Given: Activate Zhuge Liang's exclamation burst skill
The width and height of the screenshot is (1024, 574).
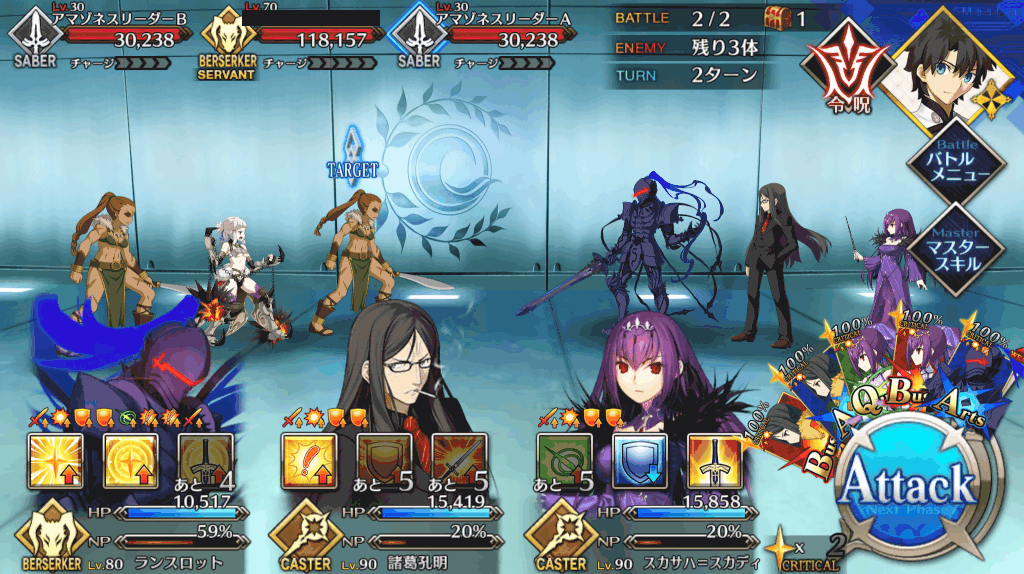Looking at the screenshot, I should (x=308, y=459).
